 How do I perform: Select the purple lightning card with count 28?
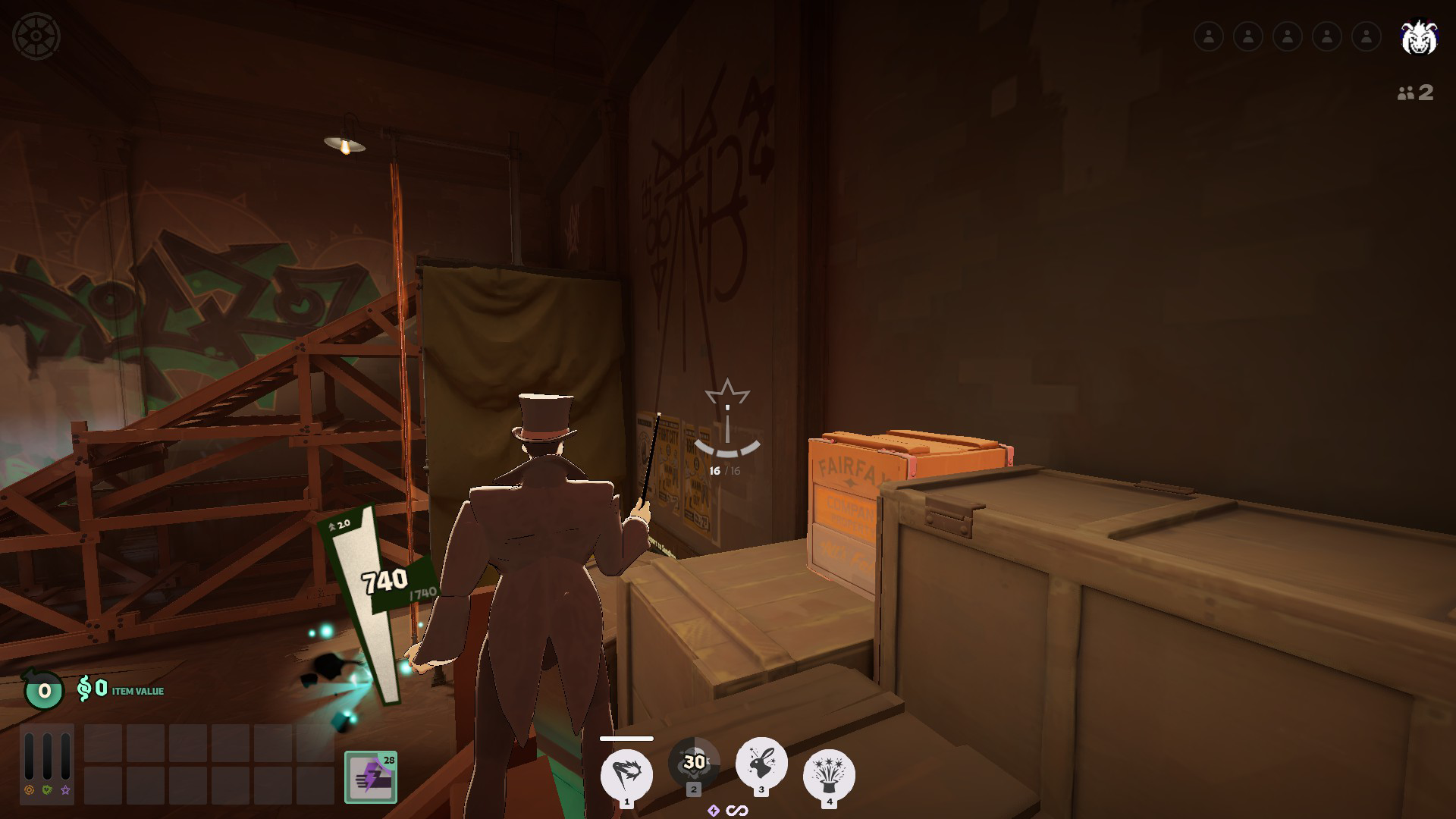coord(371,775)
